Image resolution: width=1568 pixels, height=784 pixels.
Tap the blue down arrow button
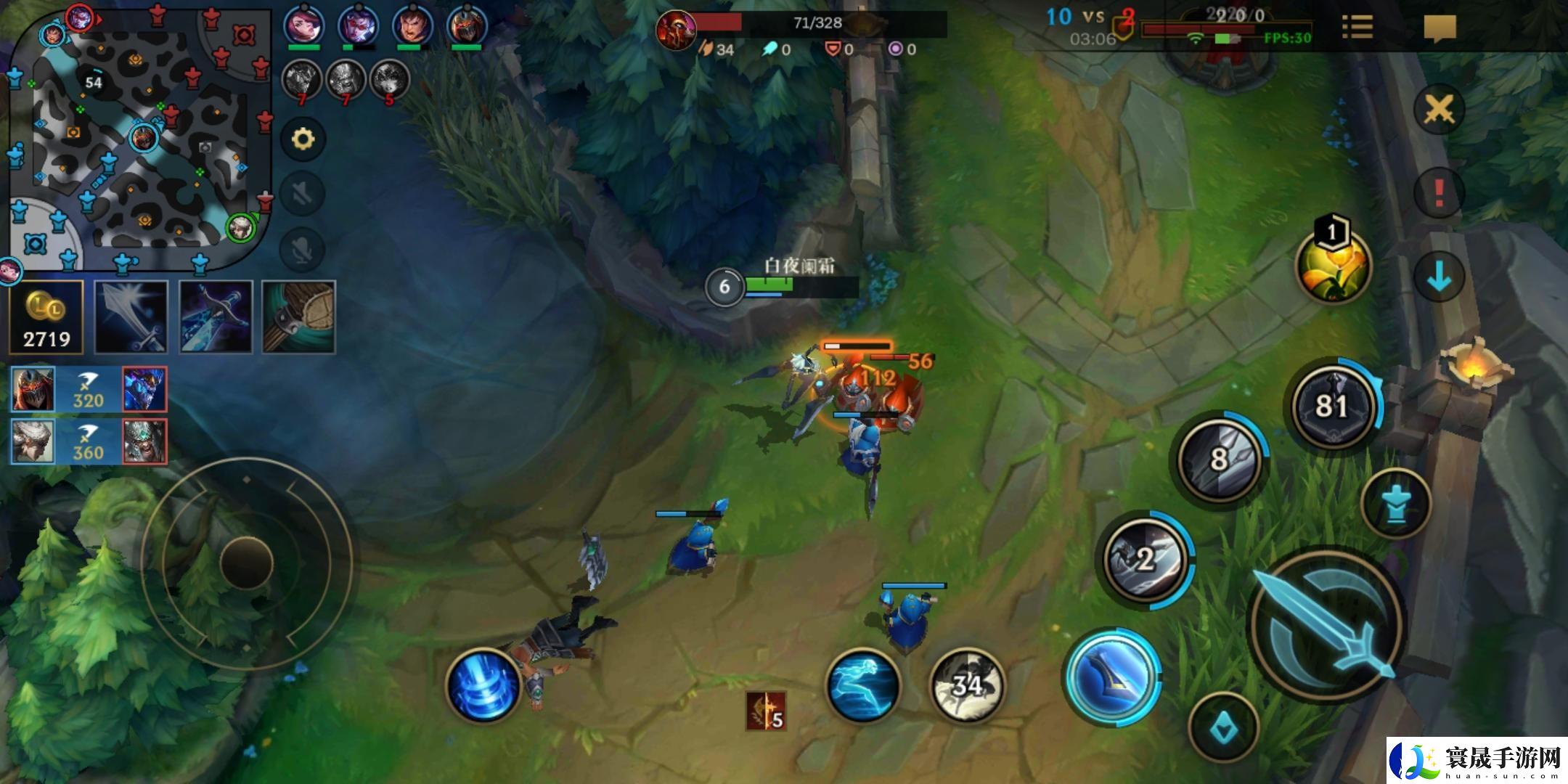click(x=1439, y=277)
